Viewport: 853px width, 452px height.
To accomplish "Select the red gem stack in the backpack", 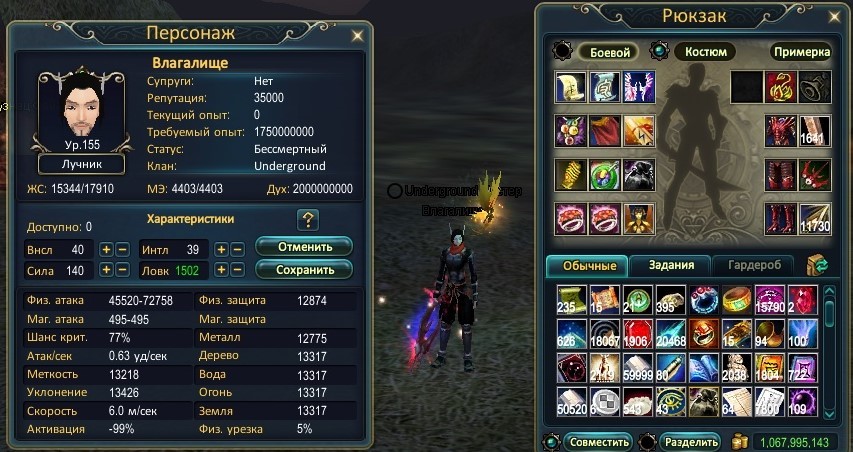I will point(803,300).
